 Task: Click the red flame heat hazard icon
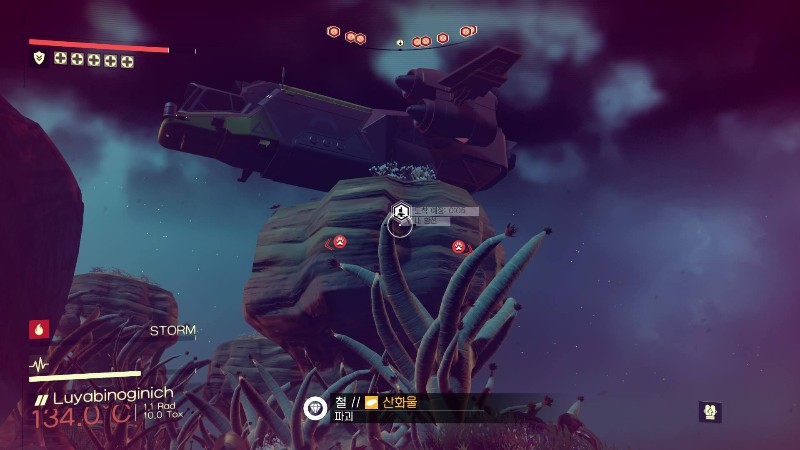(x=40, y=328)
